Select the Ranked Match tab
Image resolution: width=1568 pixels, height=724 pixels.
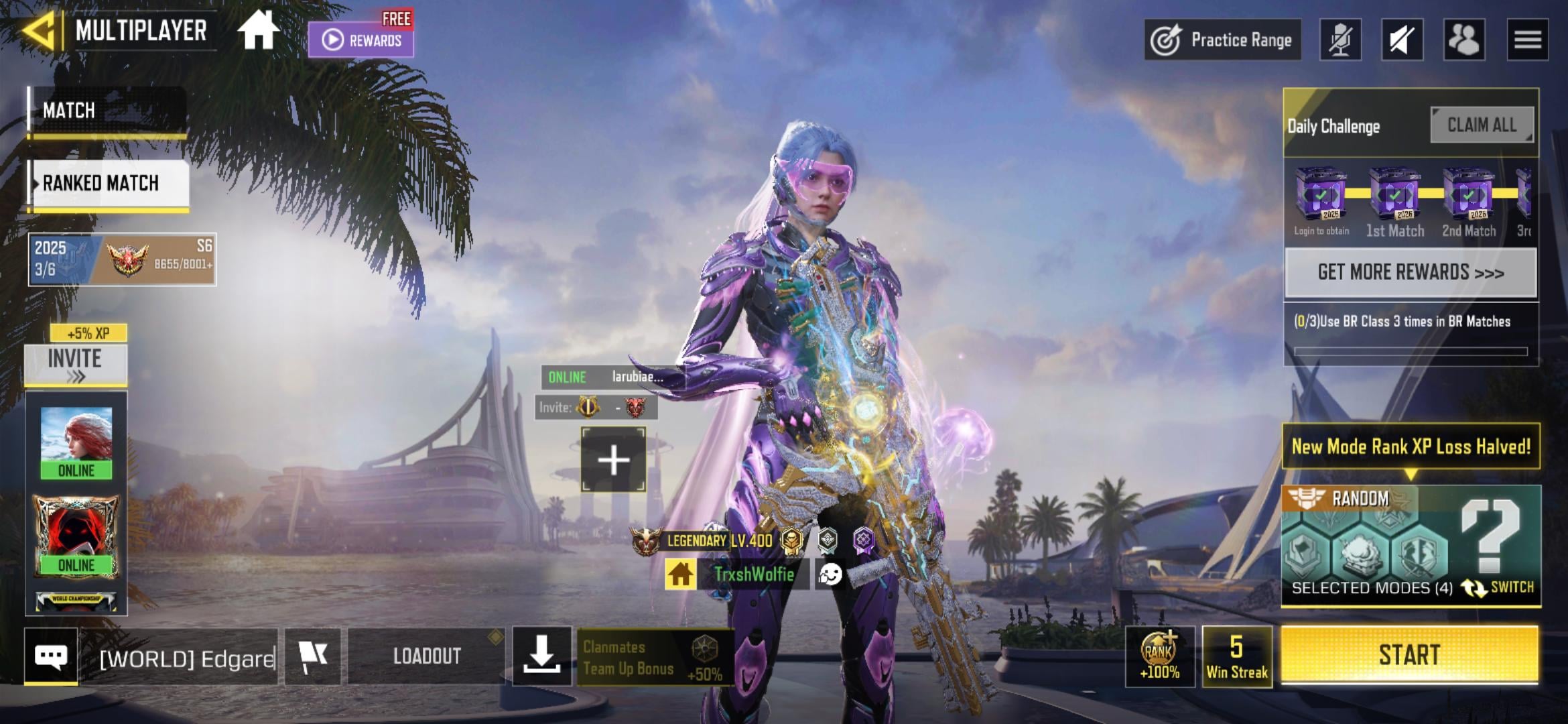point(109,183)
